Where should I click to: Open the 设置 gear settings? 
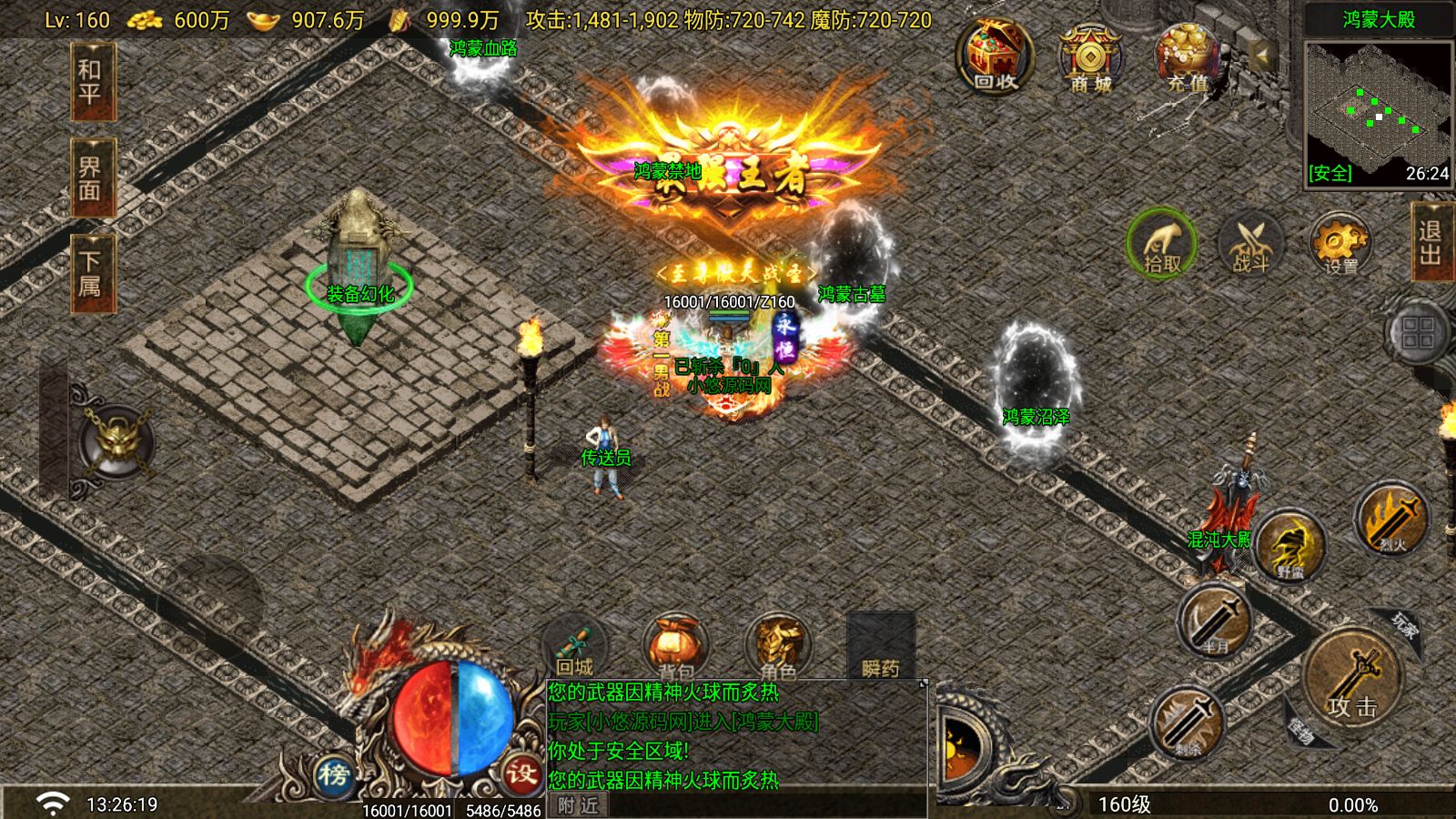coord(1340,244)
